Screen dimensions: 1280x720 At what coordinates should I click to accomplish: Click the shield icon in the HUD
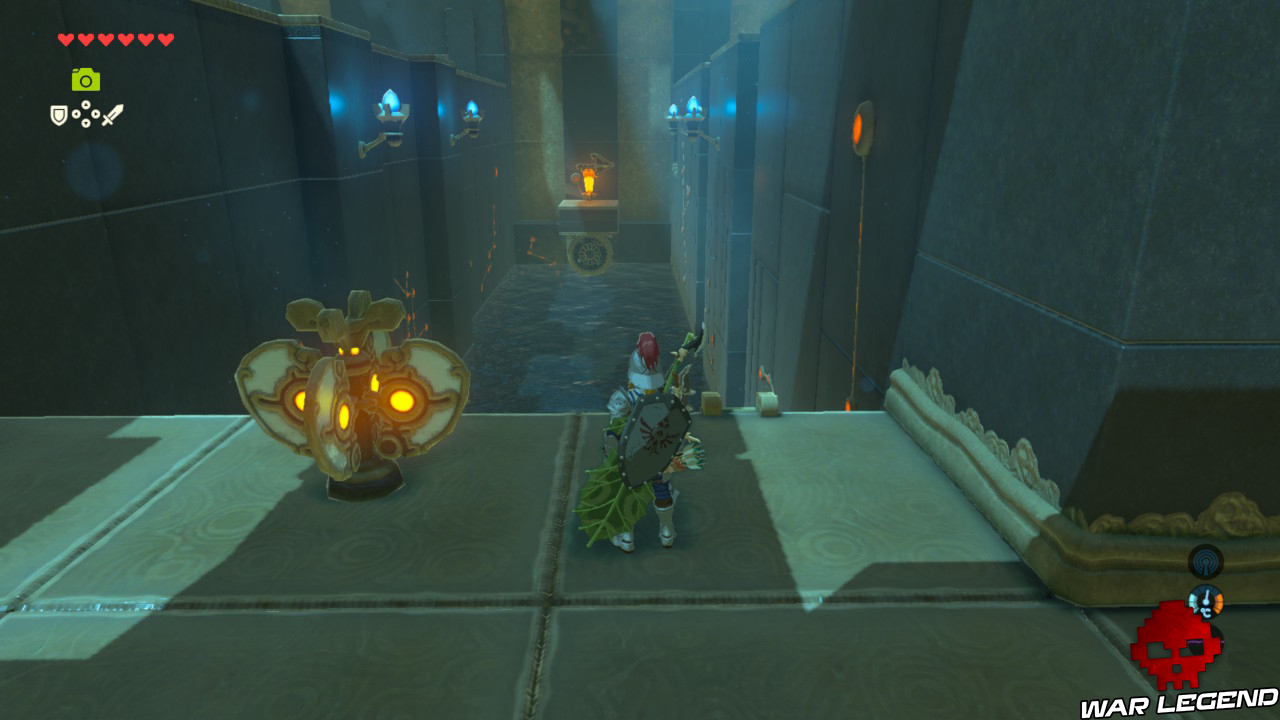tap(58, 114)
